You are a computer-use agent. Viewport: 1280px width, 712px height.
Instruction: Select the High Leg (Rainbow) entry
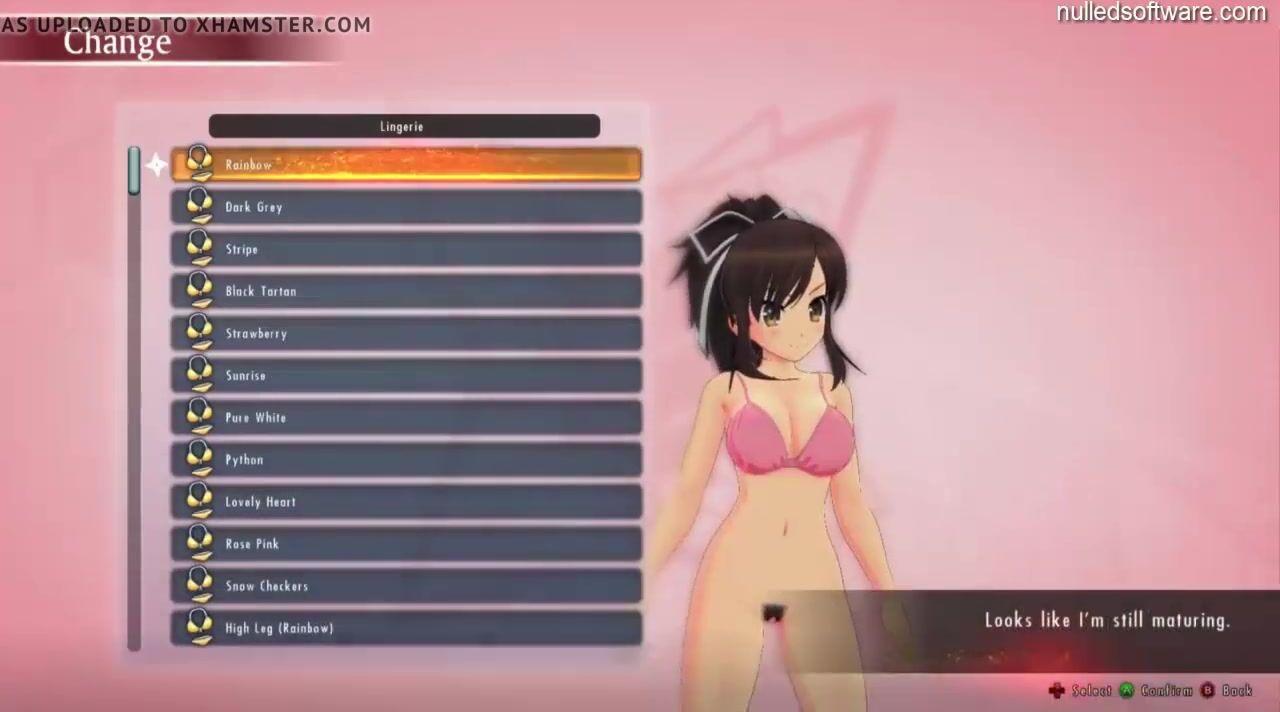point(406,627)
